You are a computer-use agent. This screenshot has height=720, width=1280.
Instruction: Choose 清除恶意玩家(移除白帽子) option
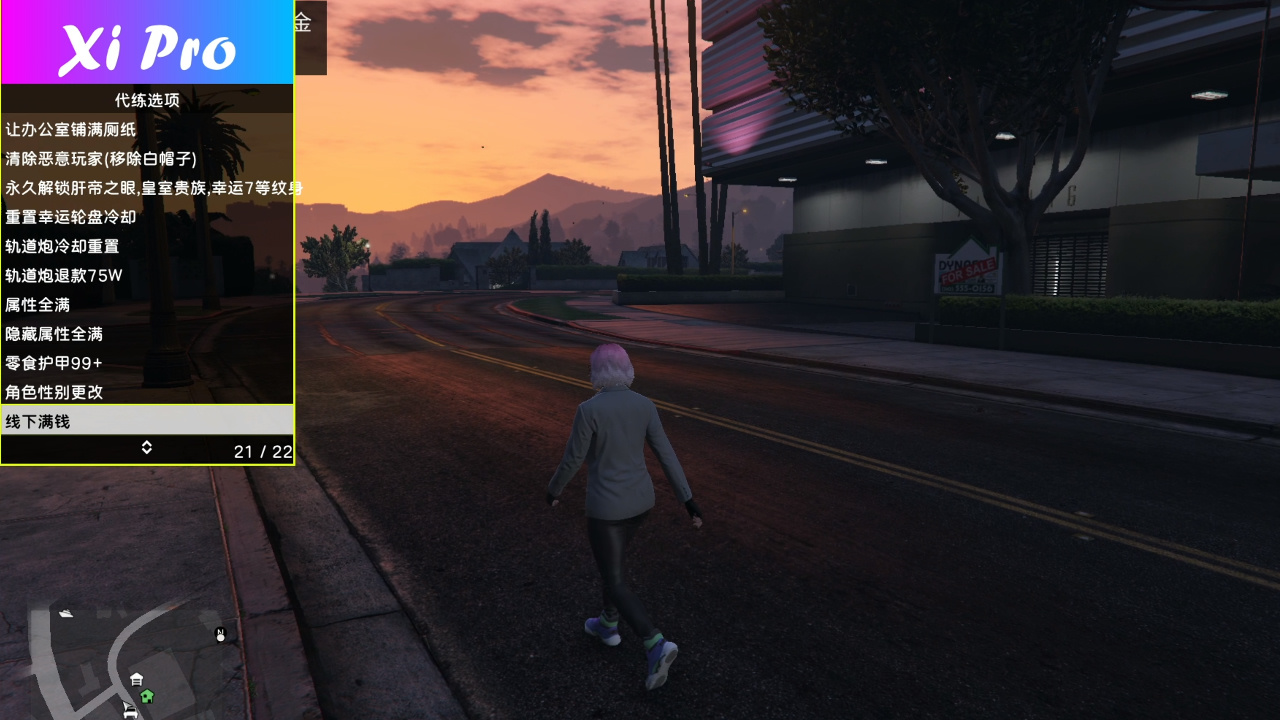click(101, 158)
